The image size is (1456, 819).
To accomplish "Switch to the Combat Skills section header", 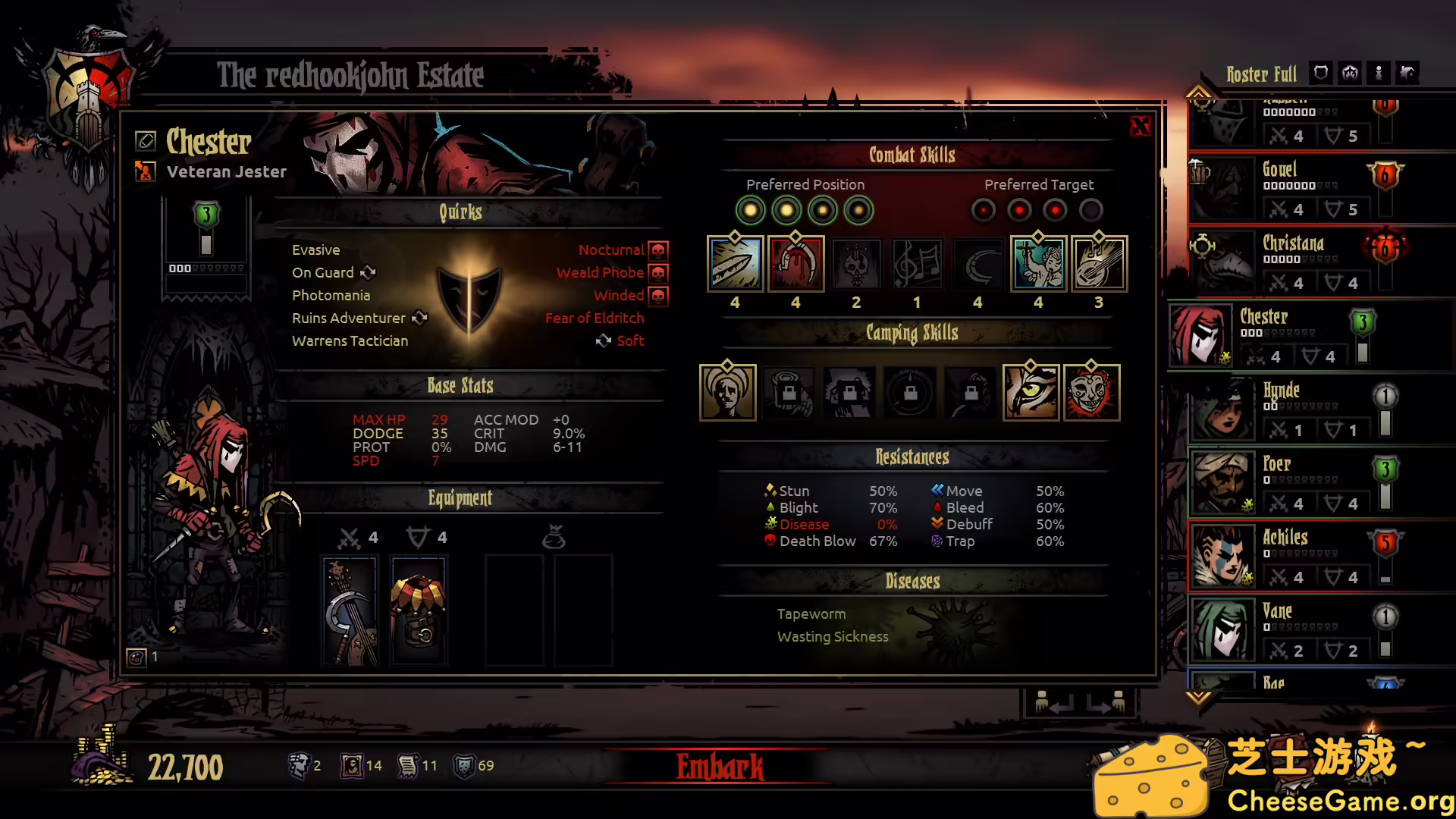I will [x=913, y=155].
